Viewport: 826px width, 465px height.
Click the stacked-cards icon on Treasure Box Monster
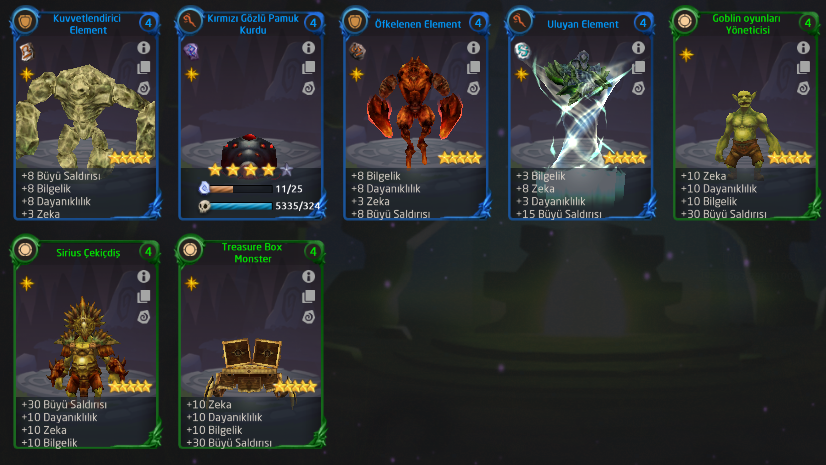(308, 297)
